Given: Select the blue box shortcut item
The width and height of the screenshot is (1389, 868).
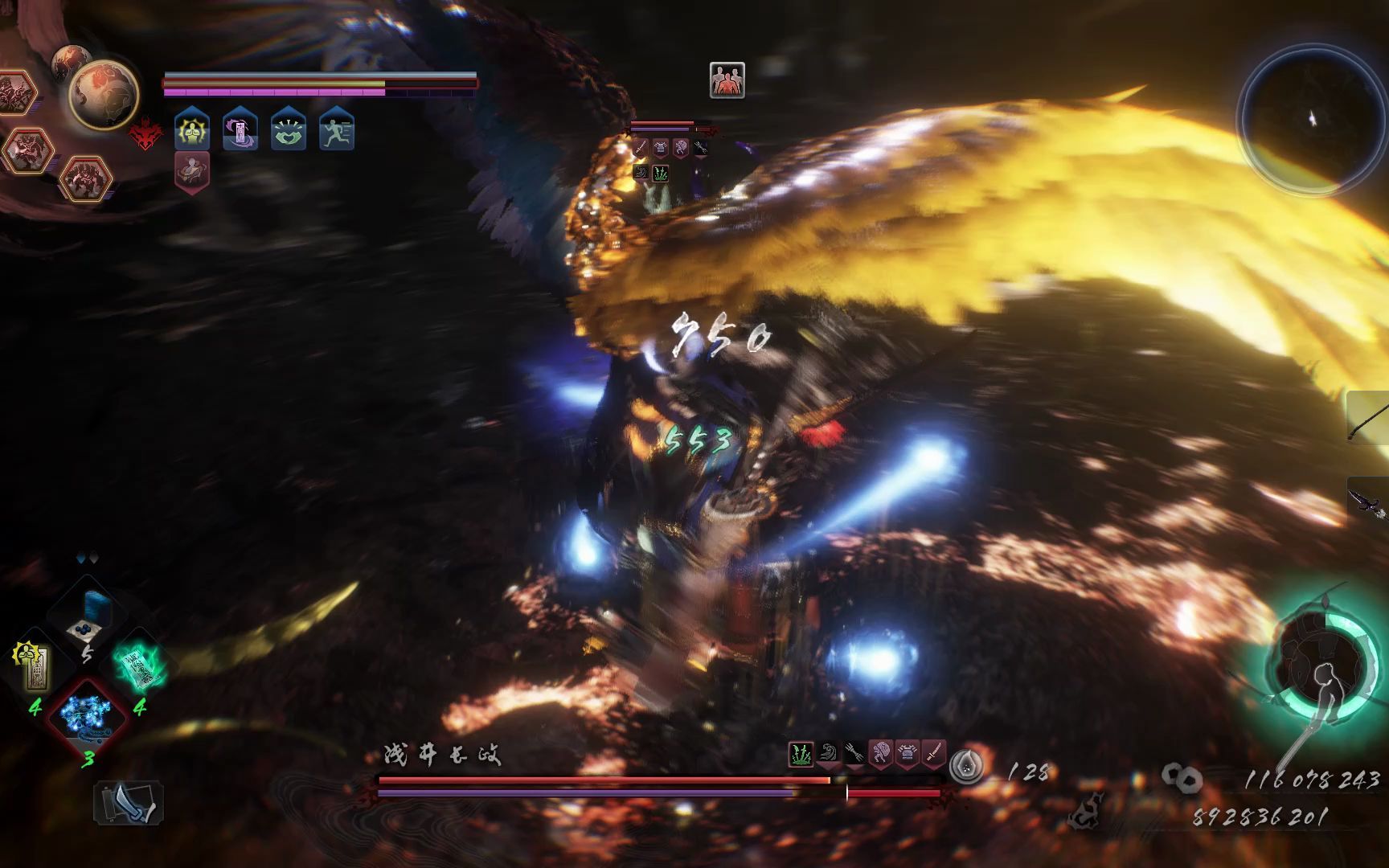Looking at the screenshot, I should pos(88,615).
